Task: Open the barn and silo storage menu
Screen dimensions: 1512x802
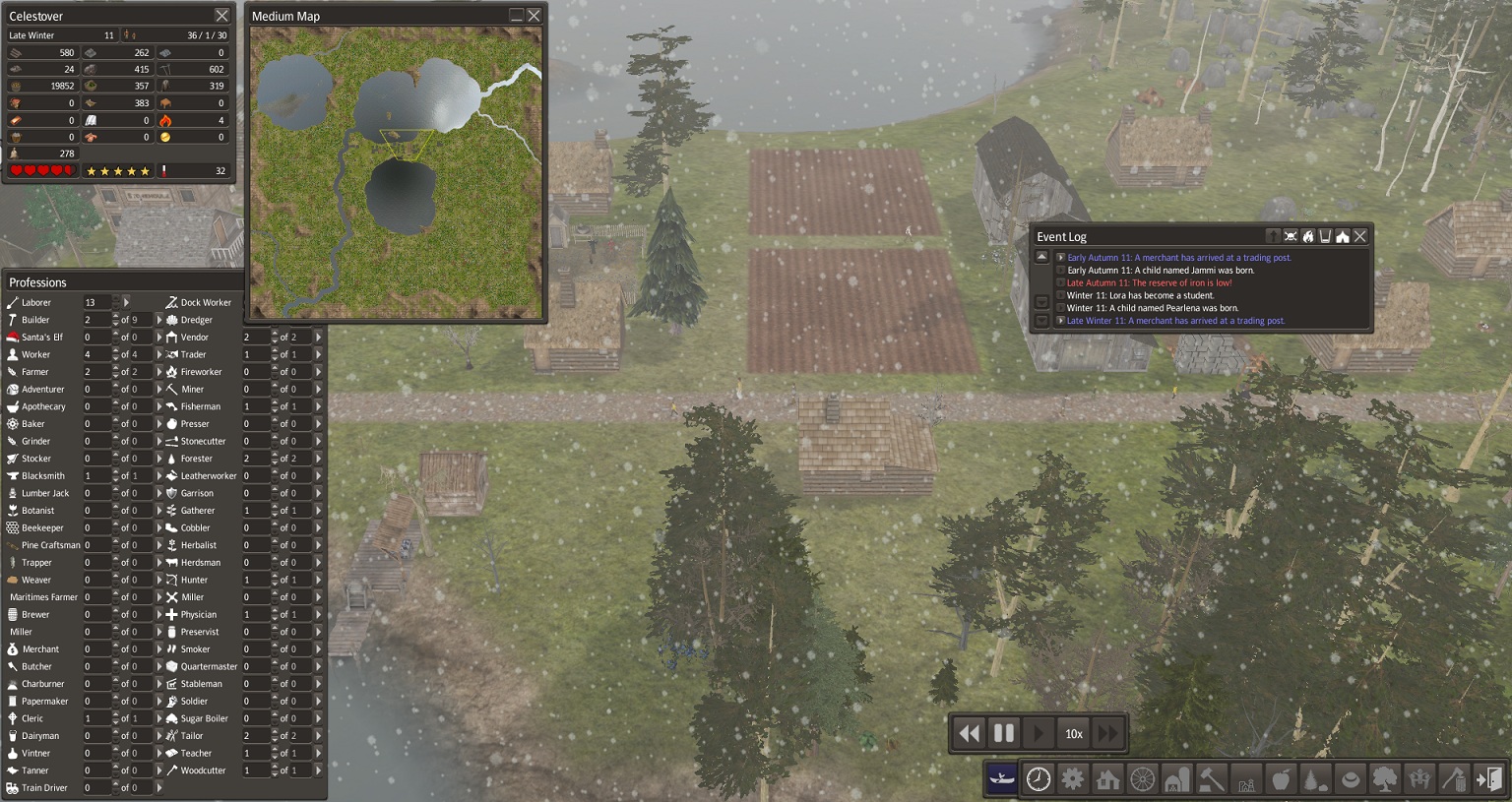Action: click(x=1176, y=779)
